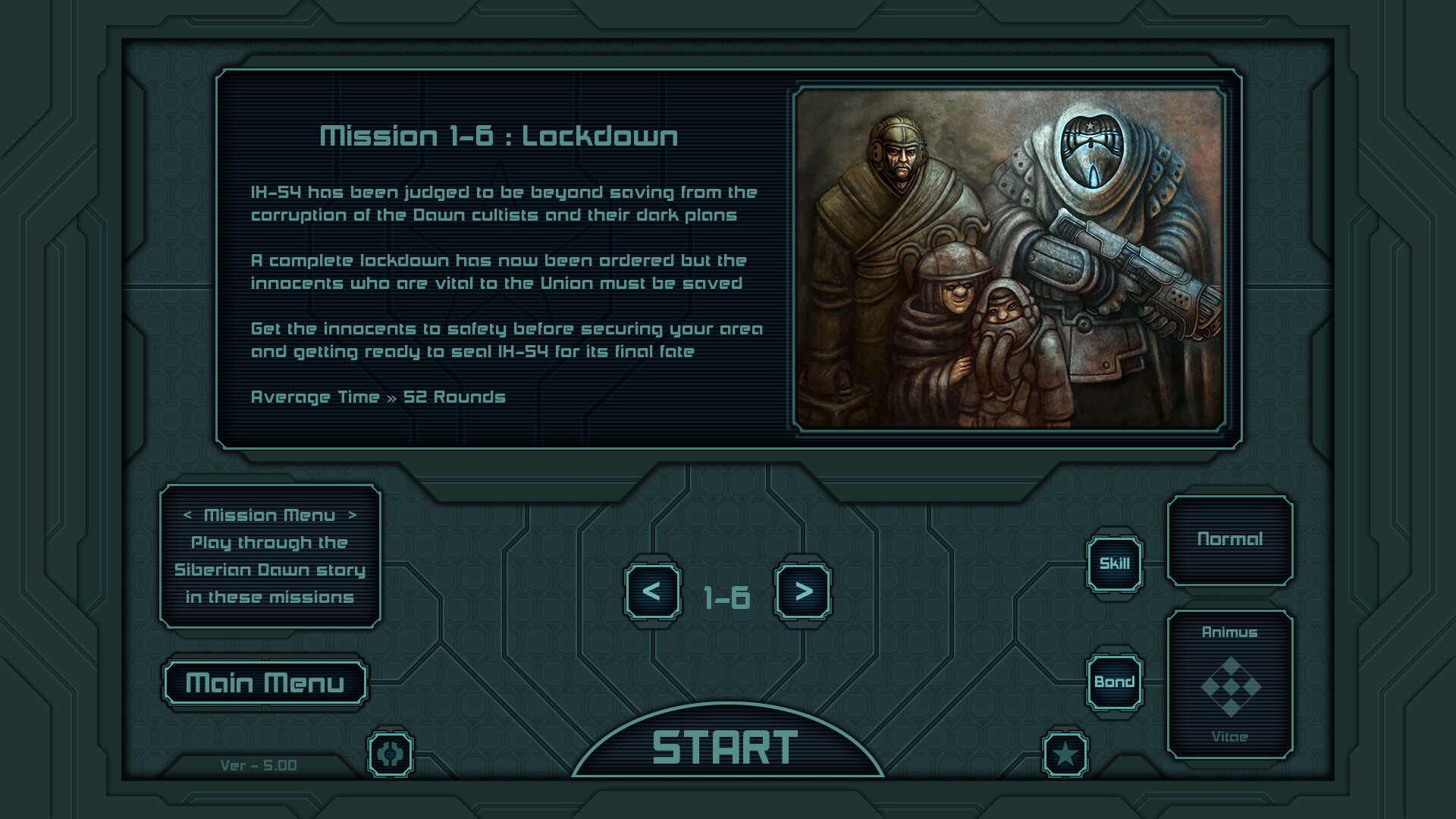Click right arrow to change Mission Menu category
1456x819 pixels.
pyautogui.click(x=353, y=515)
